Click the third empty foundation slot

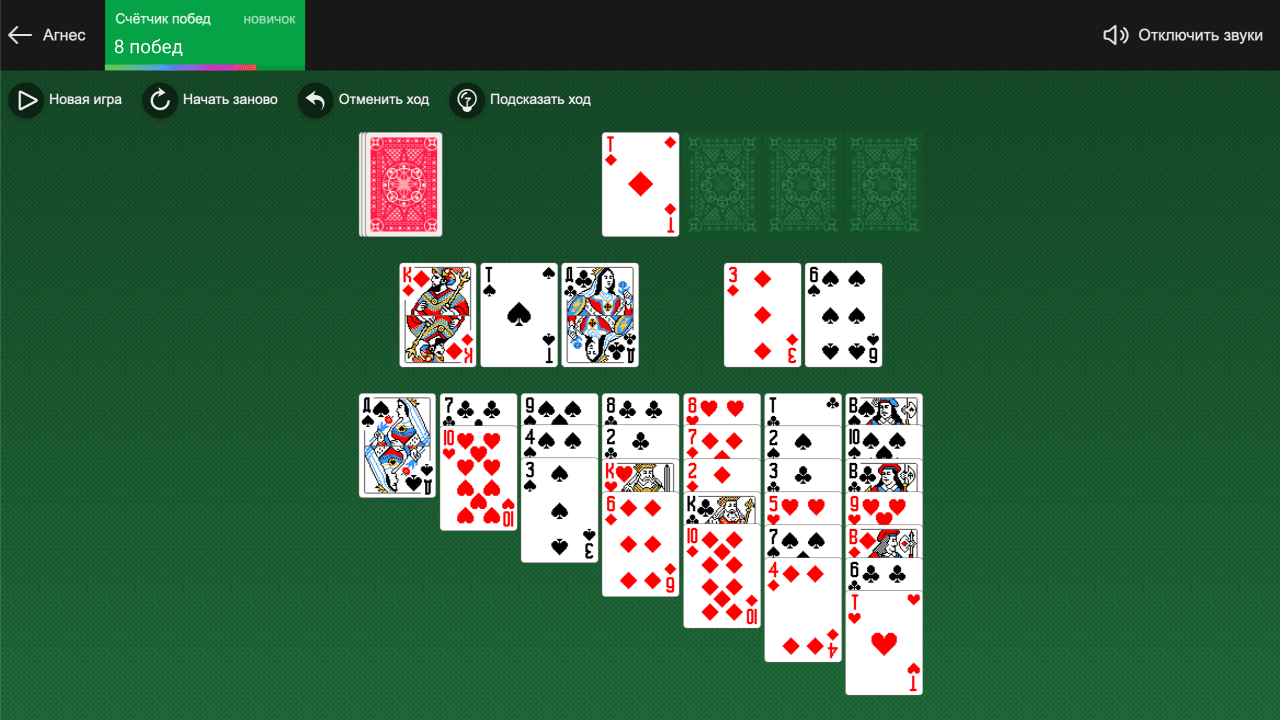coord(802,184)
